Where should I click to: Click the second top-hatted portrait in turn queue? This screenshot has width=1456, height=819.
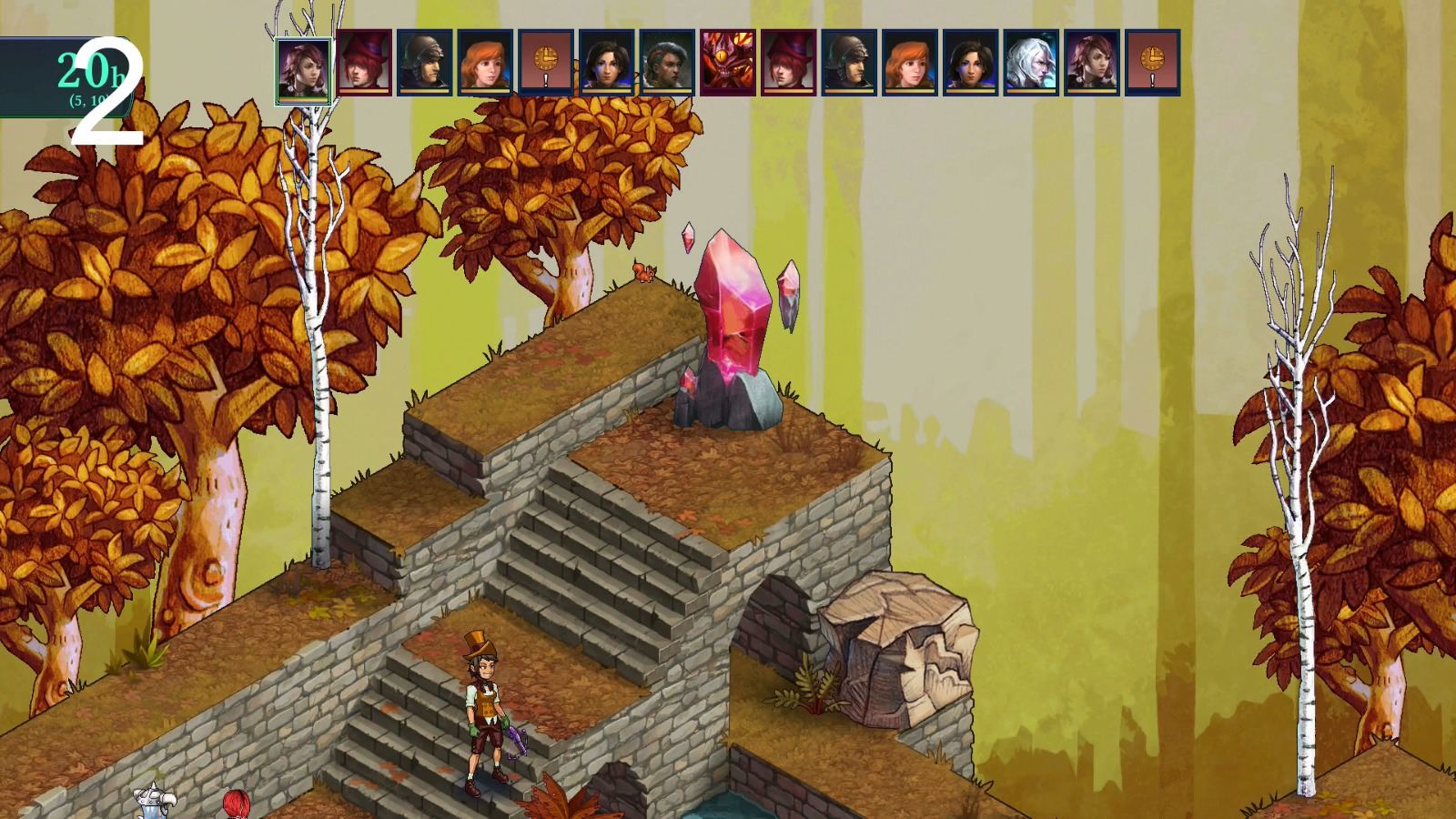789,64
